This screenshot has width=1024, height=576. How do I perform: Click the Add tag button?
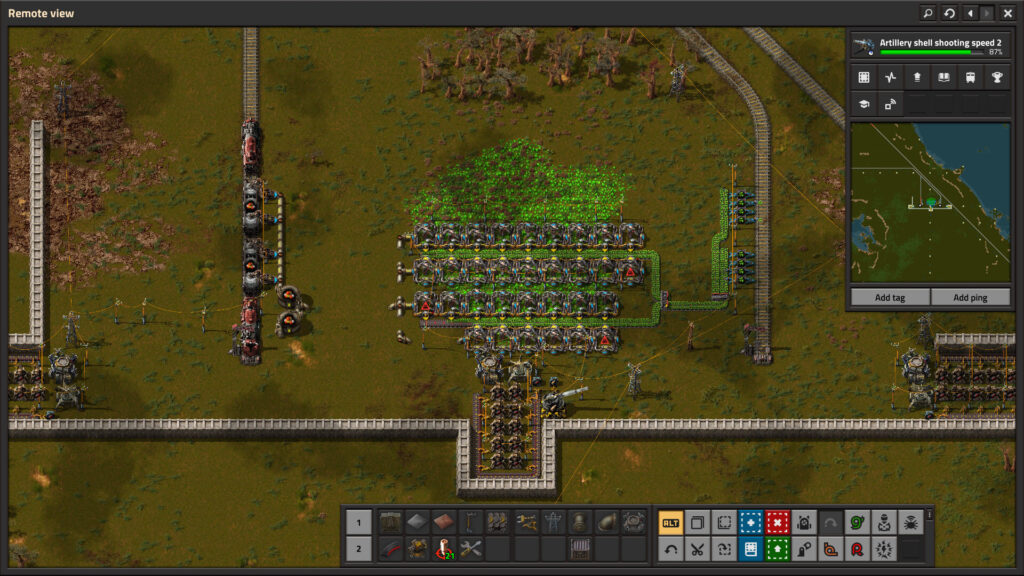pyautogui.click(x=889, y=298)
